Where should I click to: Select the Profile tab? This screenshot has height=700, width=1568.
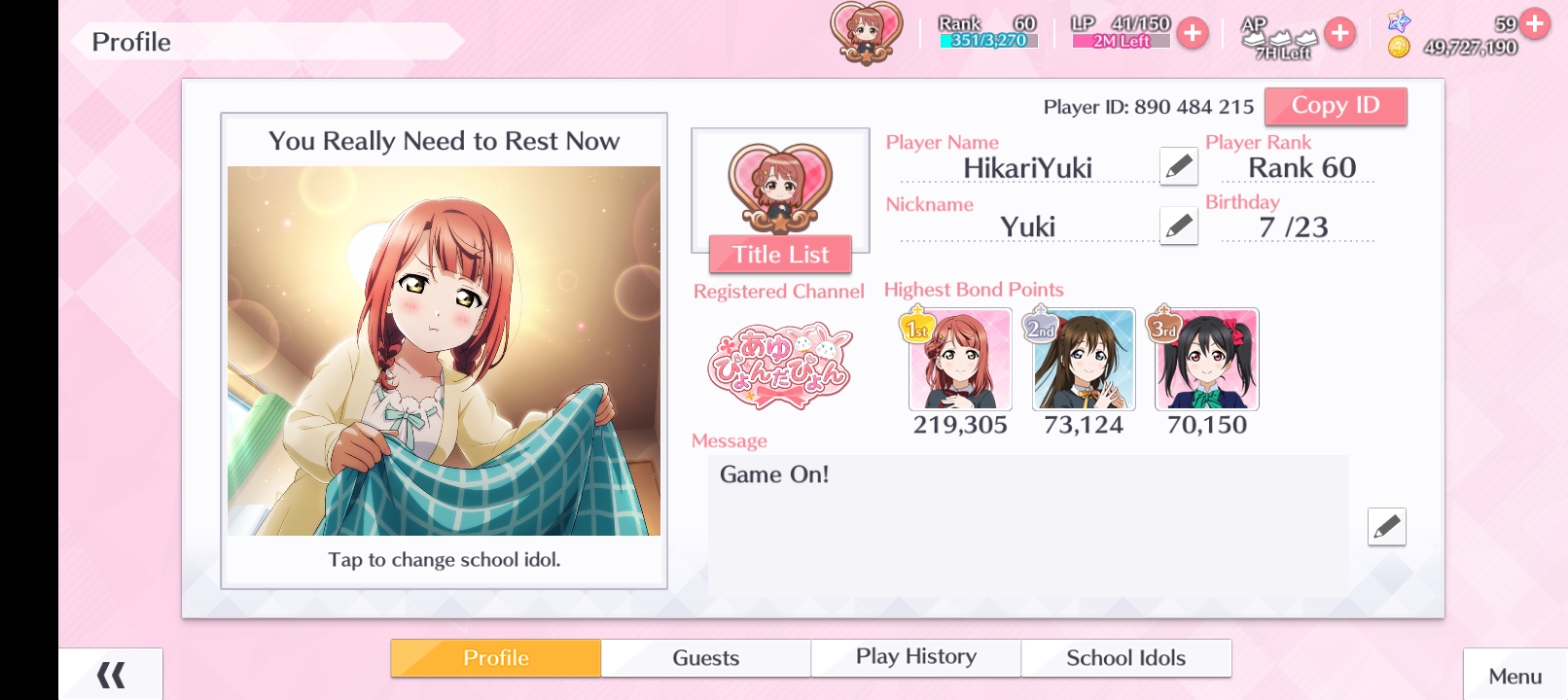point(495,658)
